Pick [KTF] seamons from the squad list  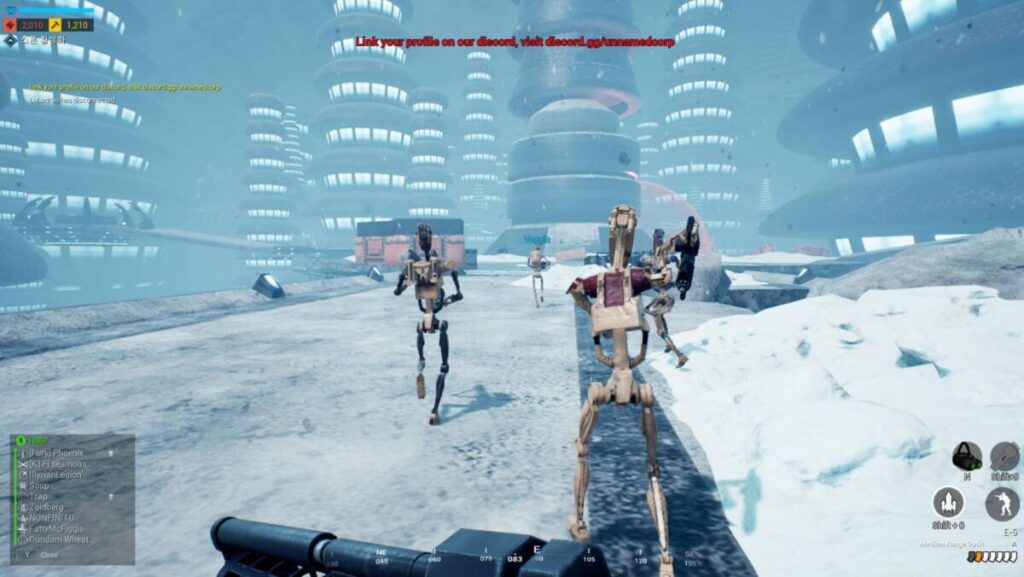[x=59, y=464]
